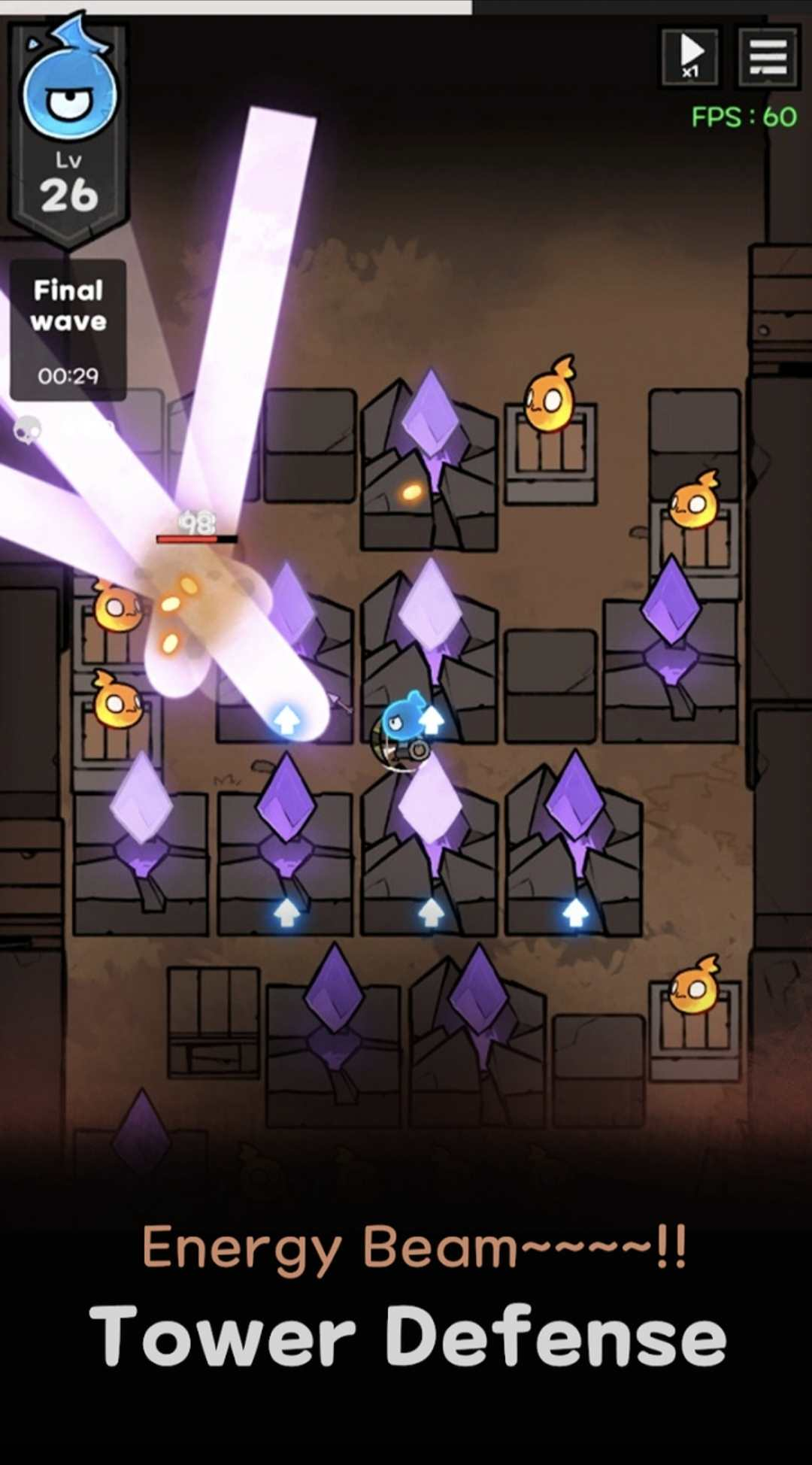Tap the blue slime level 26 badge
This screenshot has height=1465, width=812.
tap(68, 128)
